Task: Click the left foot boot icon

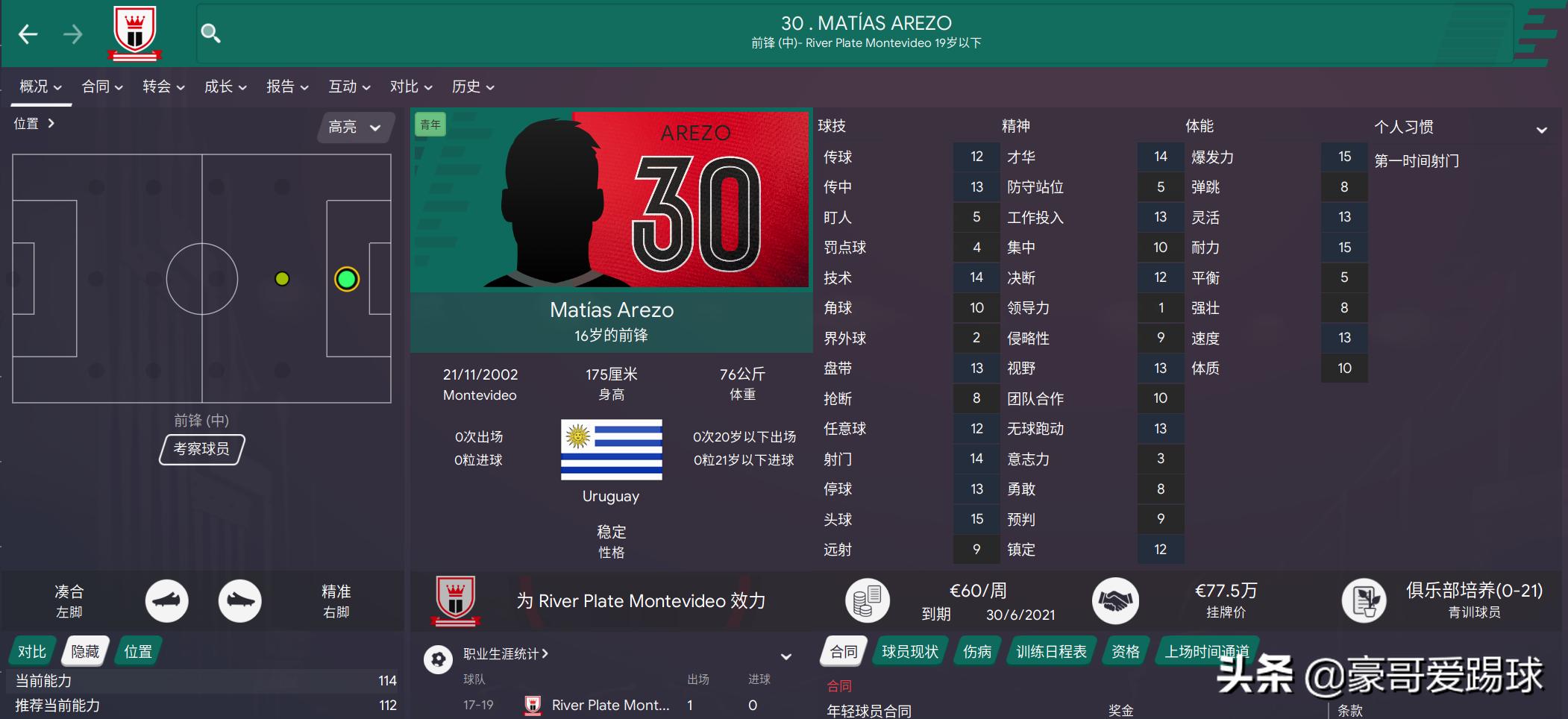Action: coord(167,601)
